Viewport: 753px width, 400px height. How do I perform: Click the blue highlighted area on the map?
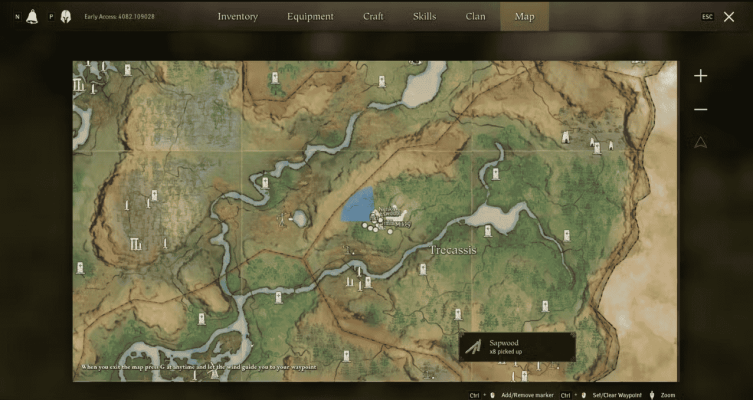[x=357, y=205]
